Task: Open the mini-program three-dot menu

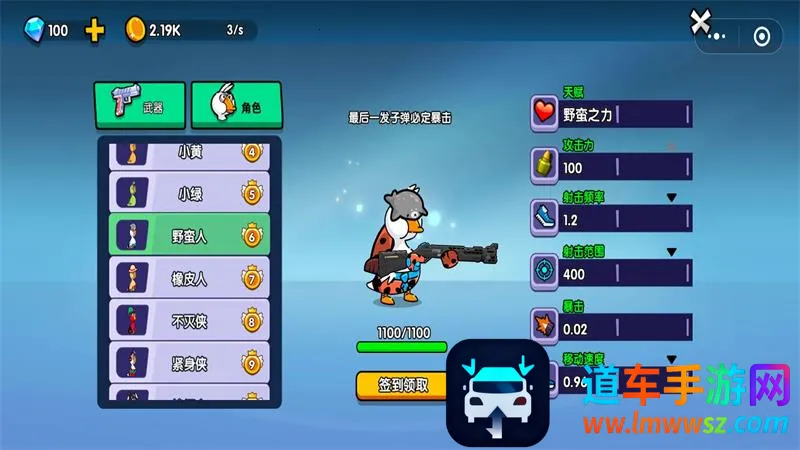Action: pos(718,38)
